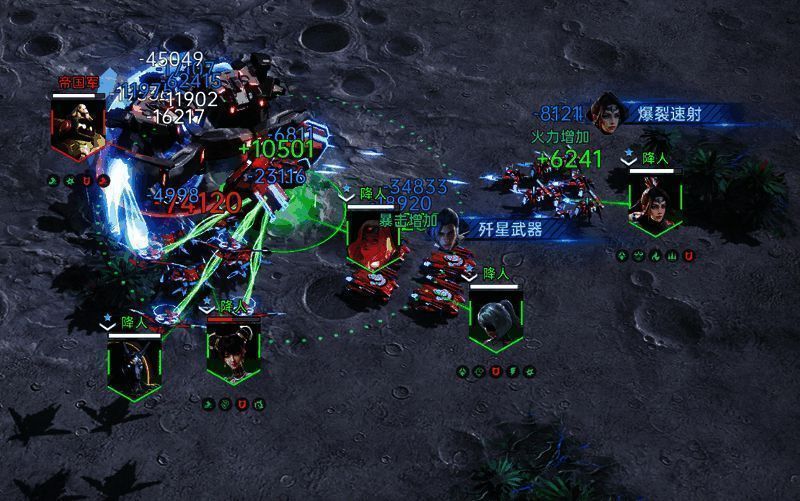Select the red-armored 降人 hero portrait

(372, 239)
